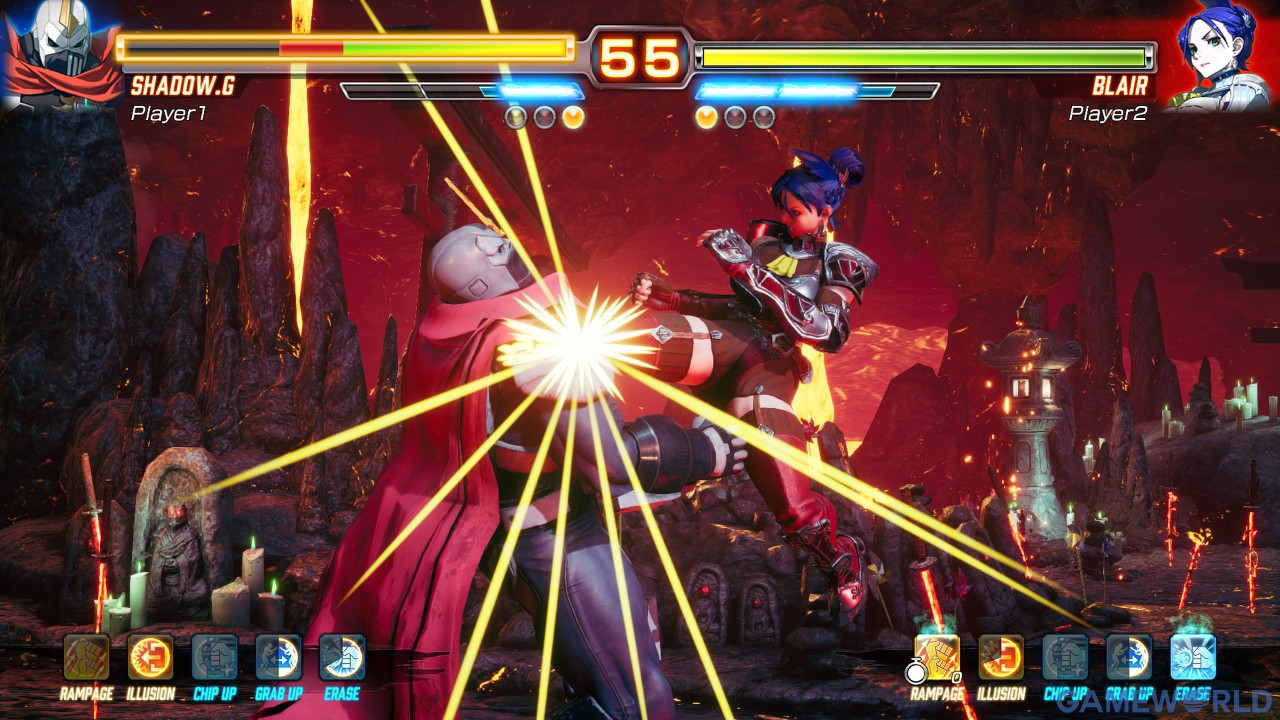Choose Player2's Illusion gear icon
Screen dimensions: 1280x720
[x=1001, y=658]
